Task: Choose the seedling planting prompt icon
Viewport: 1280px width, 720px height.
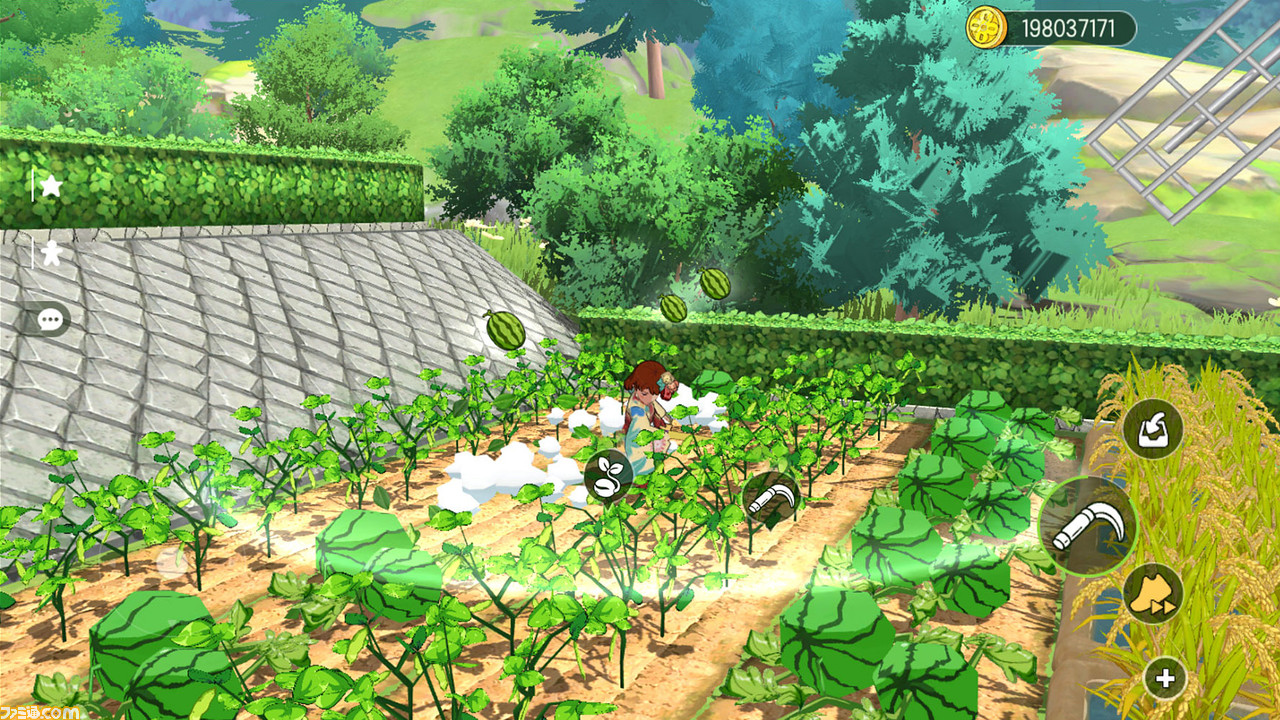Action: click(x=607, y=475)
